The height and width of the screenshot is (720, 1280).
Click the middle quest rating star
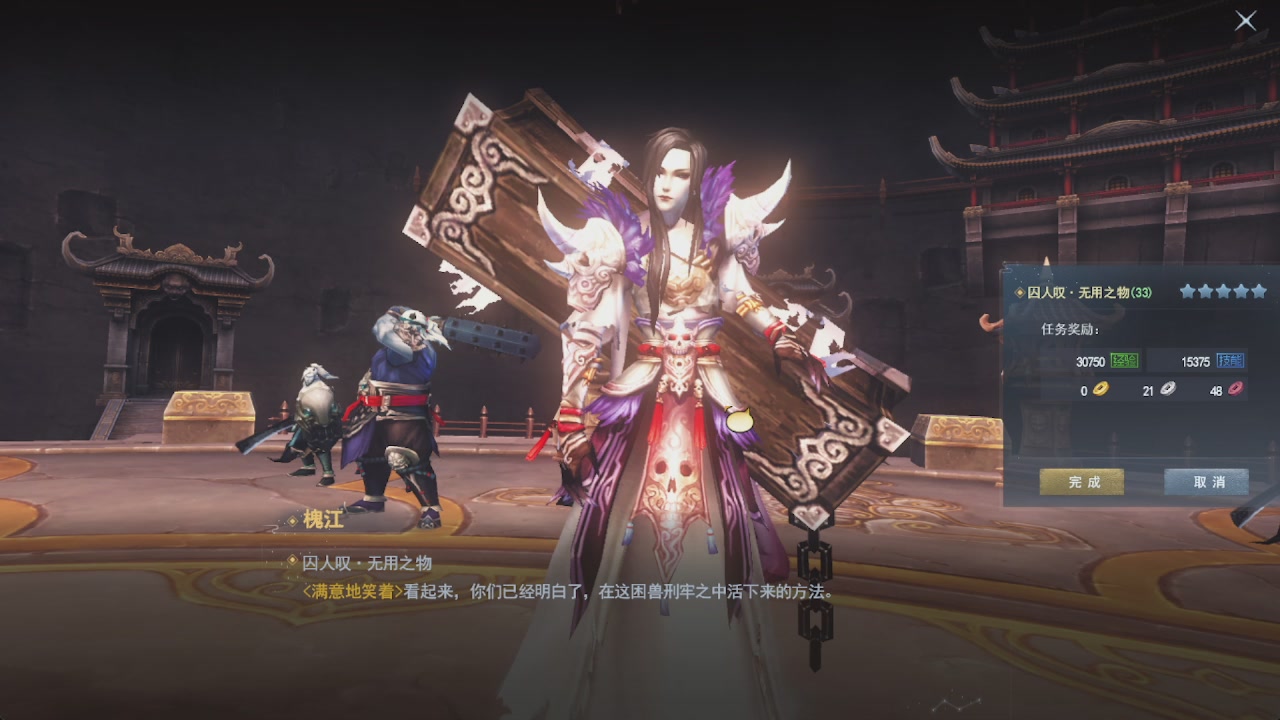pos(1224,292)
